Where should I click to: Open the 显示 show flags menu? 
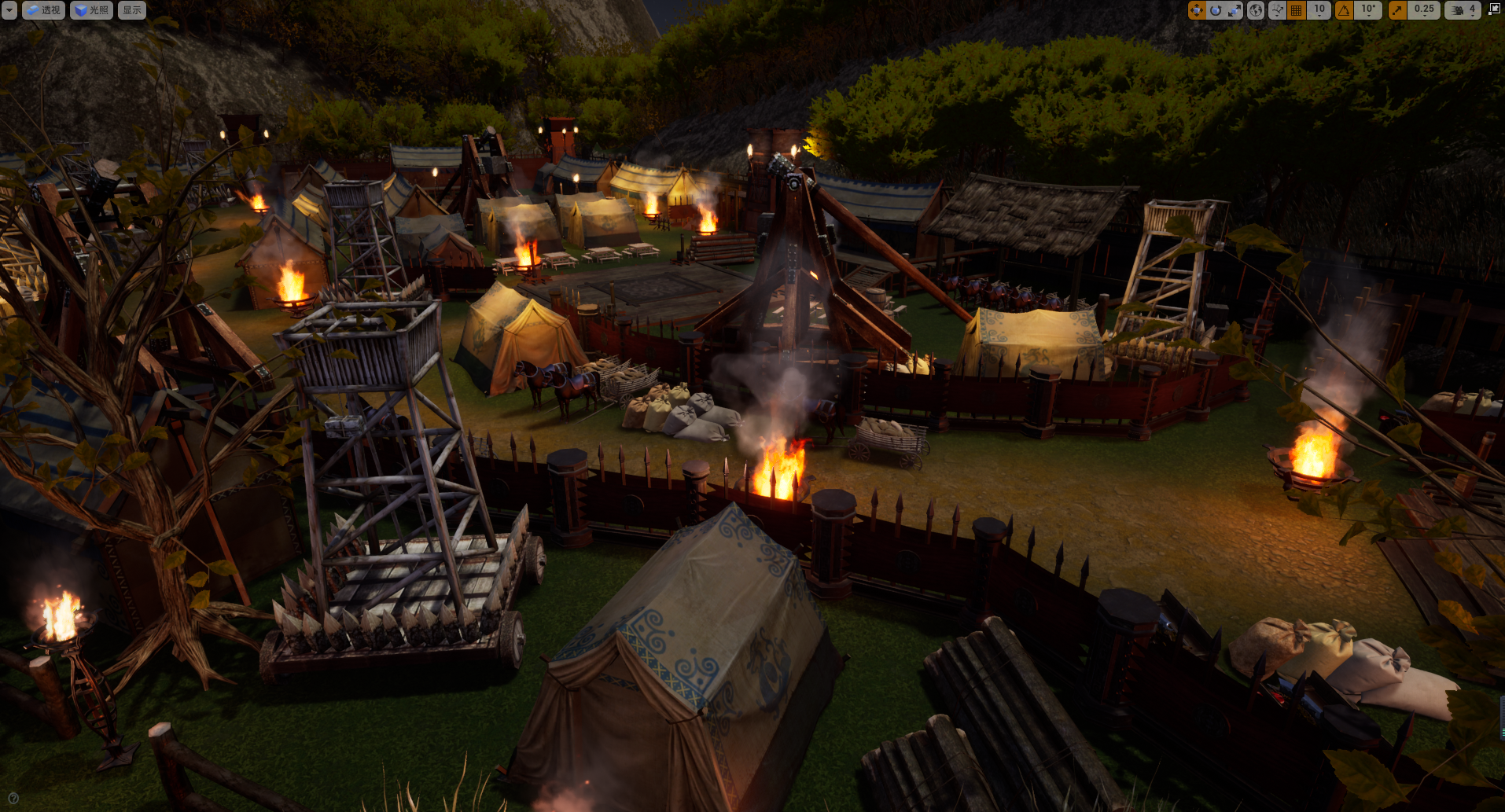132,10
